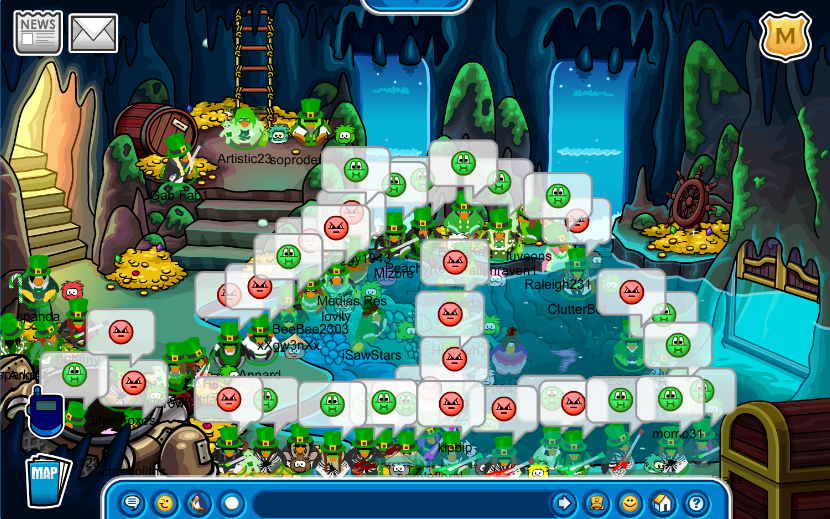
Task: Open the penguin actions menu
Action: click(199, 503)
